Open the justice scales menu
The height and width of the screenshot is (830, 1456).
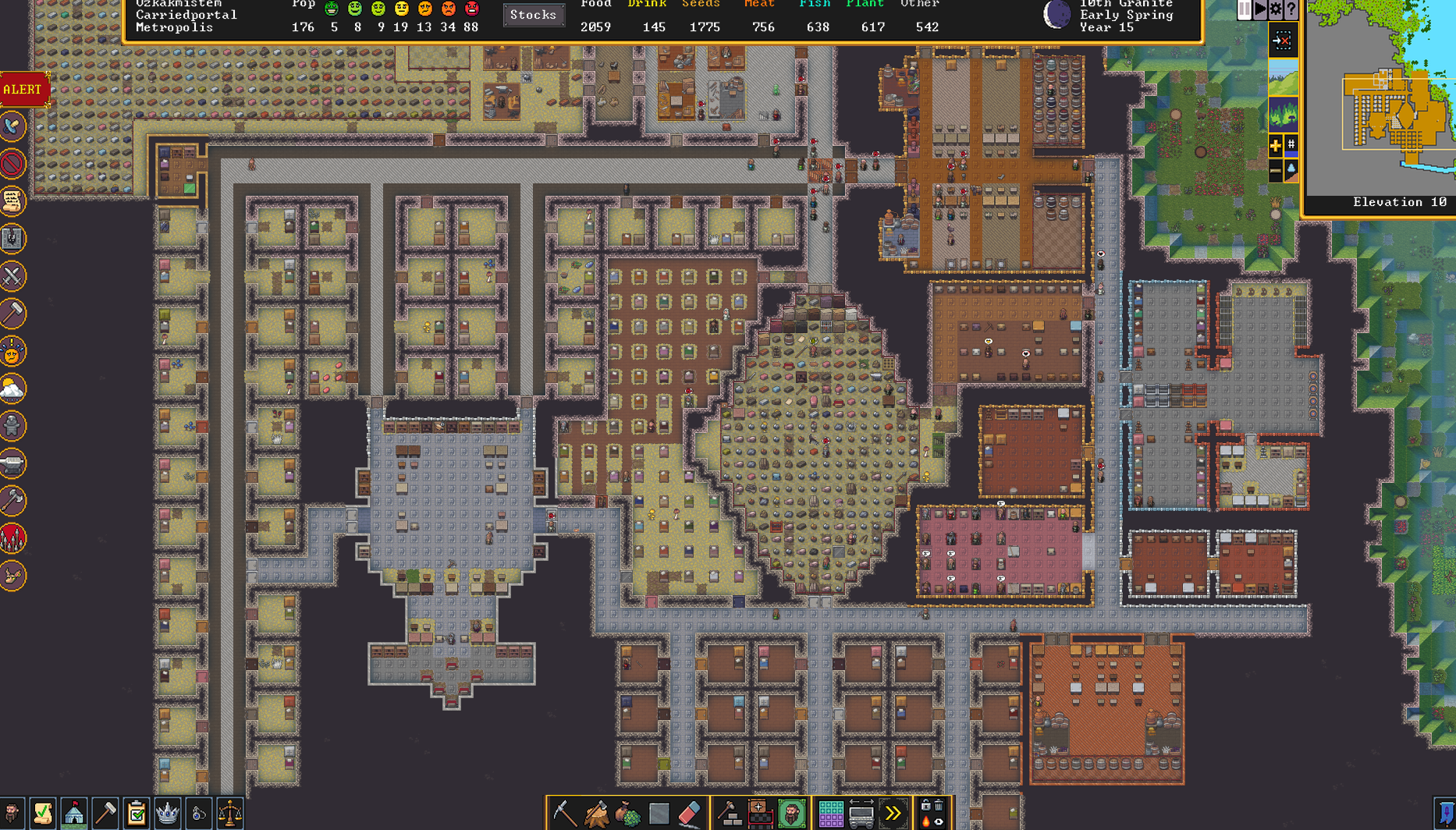228,812
